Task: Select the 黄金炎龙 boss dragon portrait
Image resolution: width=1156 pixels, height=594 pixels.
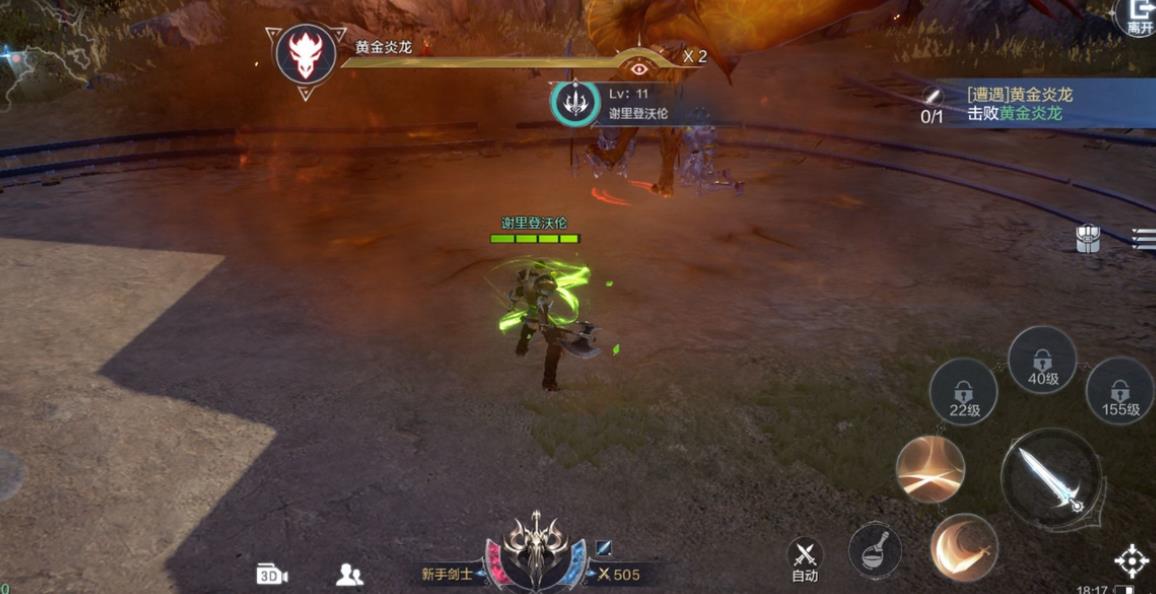Action: [x=306, y=54]
